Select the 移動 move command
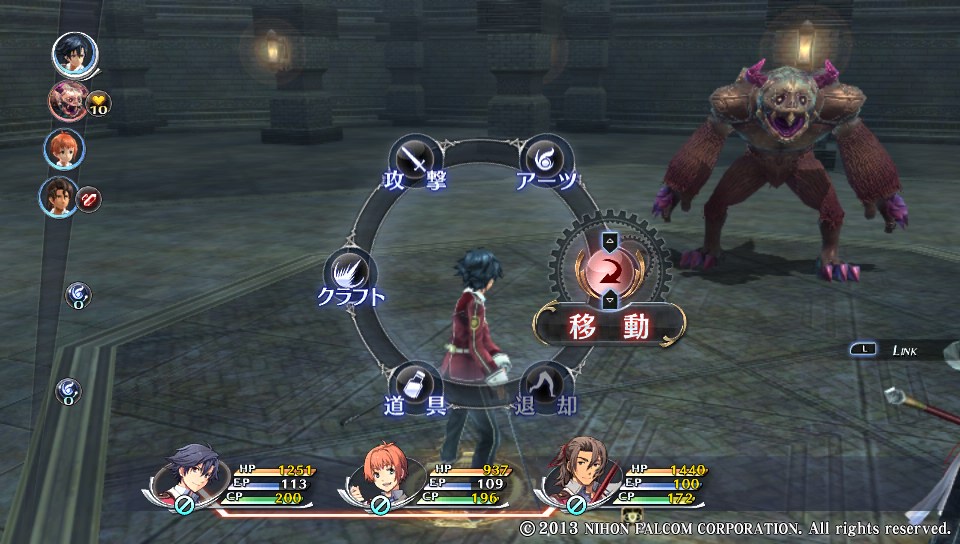The width and height of the screenshot is (960, 544). click(x=609, y=325)
